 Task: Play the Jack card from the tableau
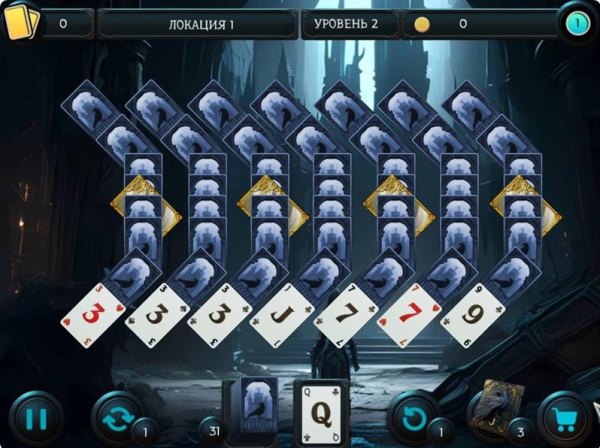pos(283,316)
